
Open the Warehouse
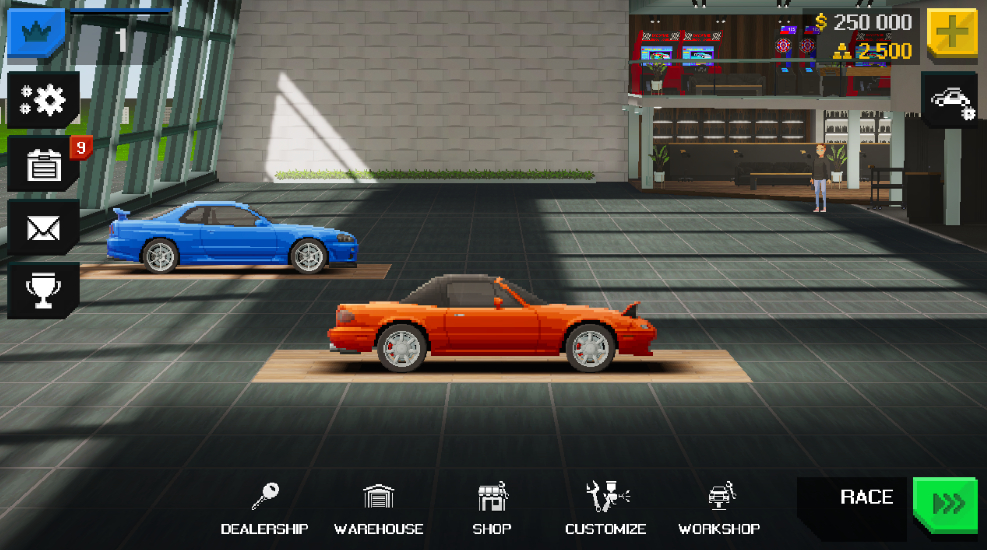[x=378, y=509]
